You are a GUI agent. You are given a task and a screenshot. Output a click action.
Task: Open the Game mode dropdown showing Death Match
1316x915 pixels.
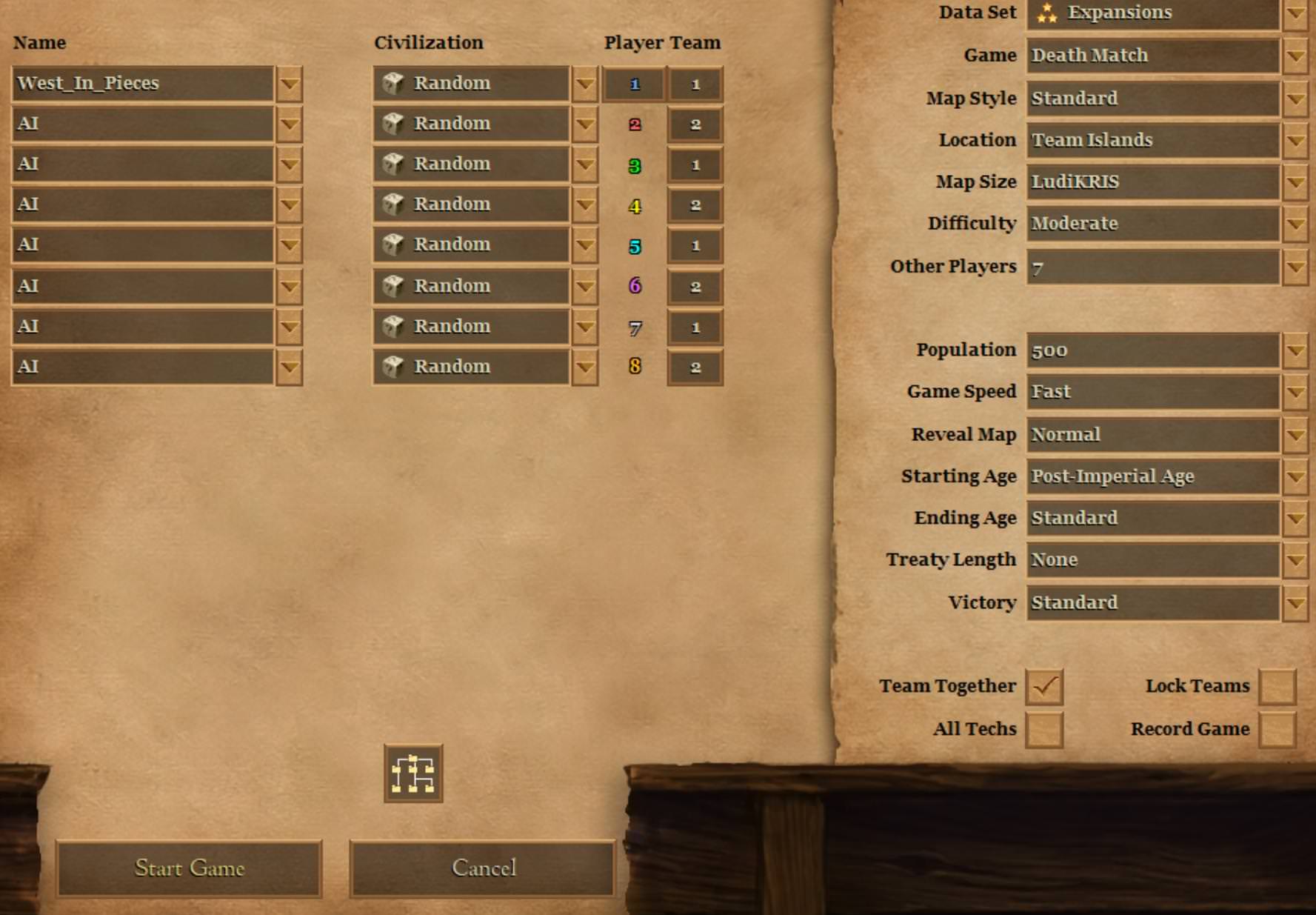click(1295, 56)
